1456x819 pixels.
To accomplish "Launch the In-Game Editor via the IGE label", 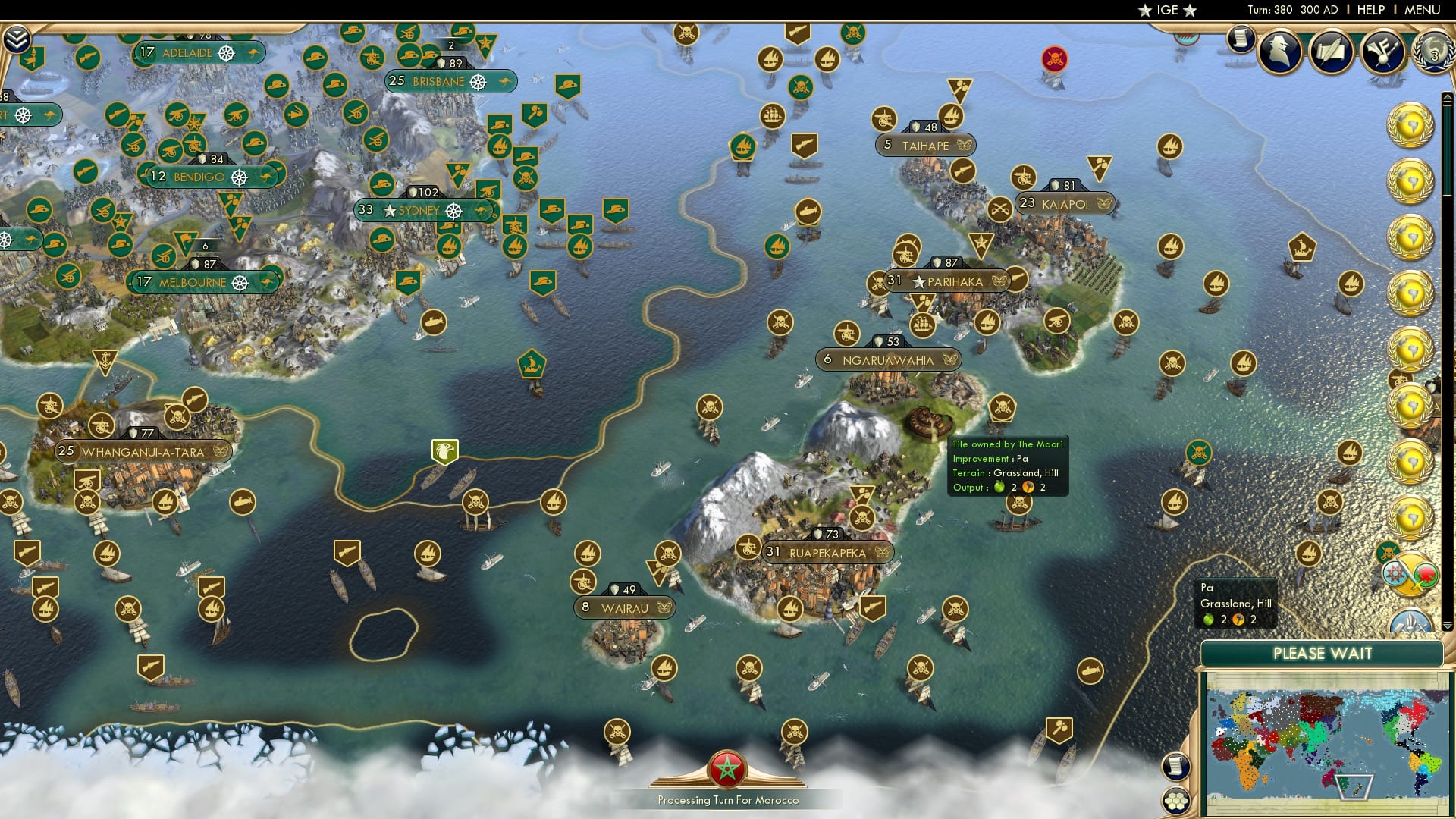I will pyautogui.click(x=1168, y=10).
